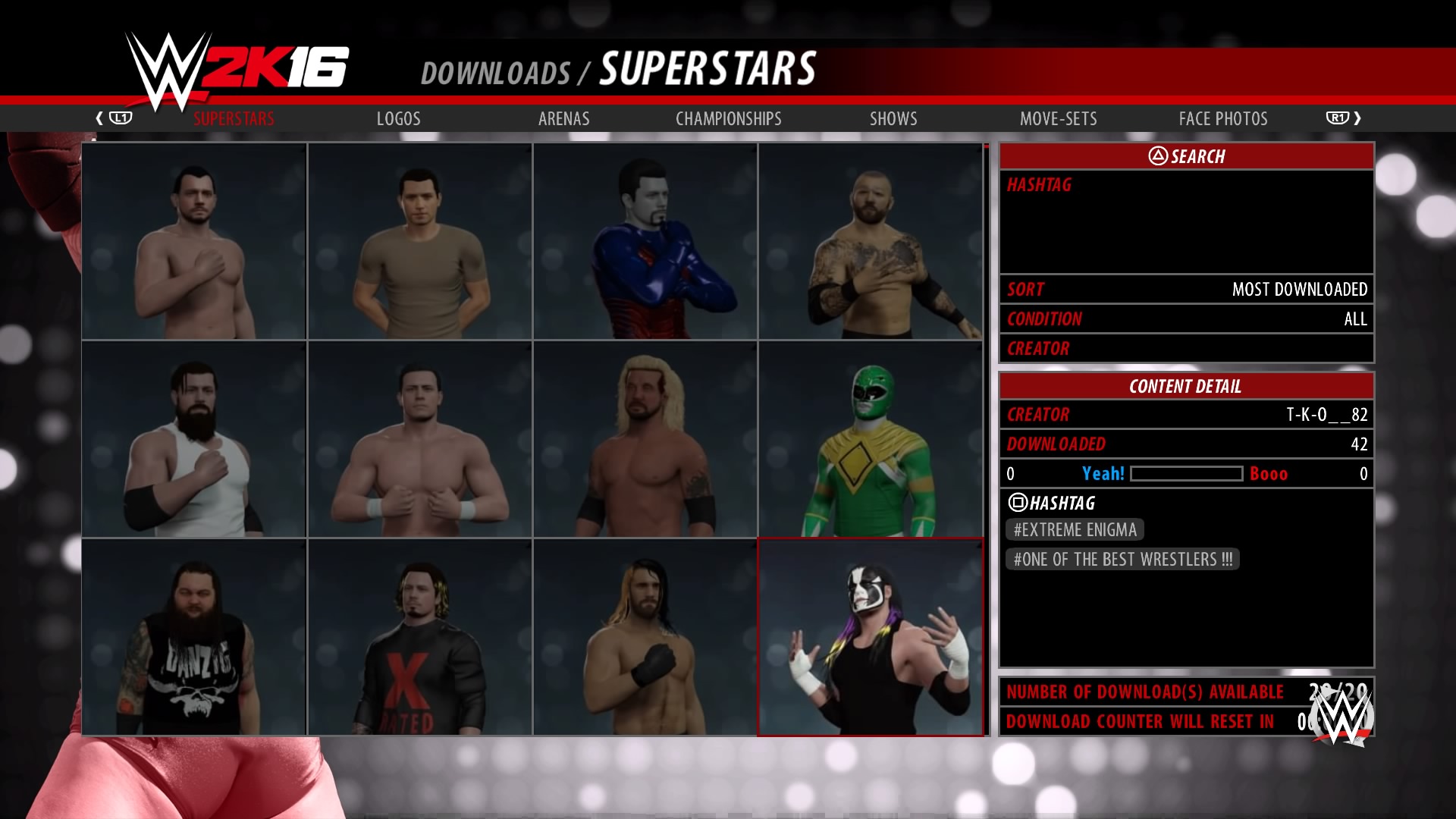This screenshot has width=1456, height=819.
Task: Expand the CREATOR filter field
Action: tap(1187, 348)
